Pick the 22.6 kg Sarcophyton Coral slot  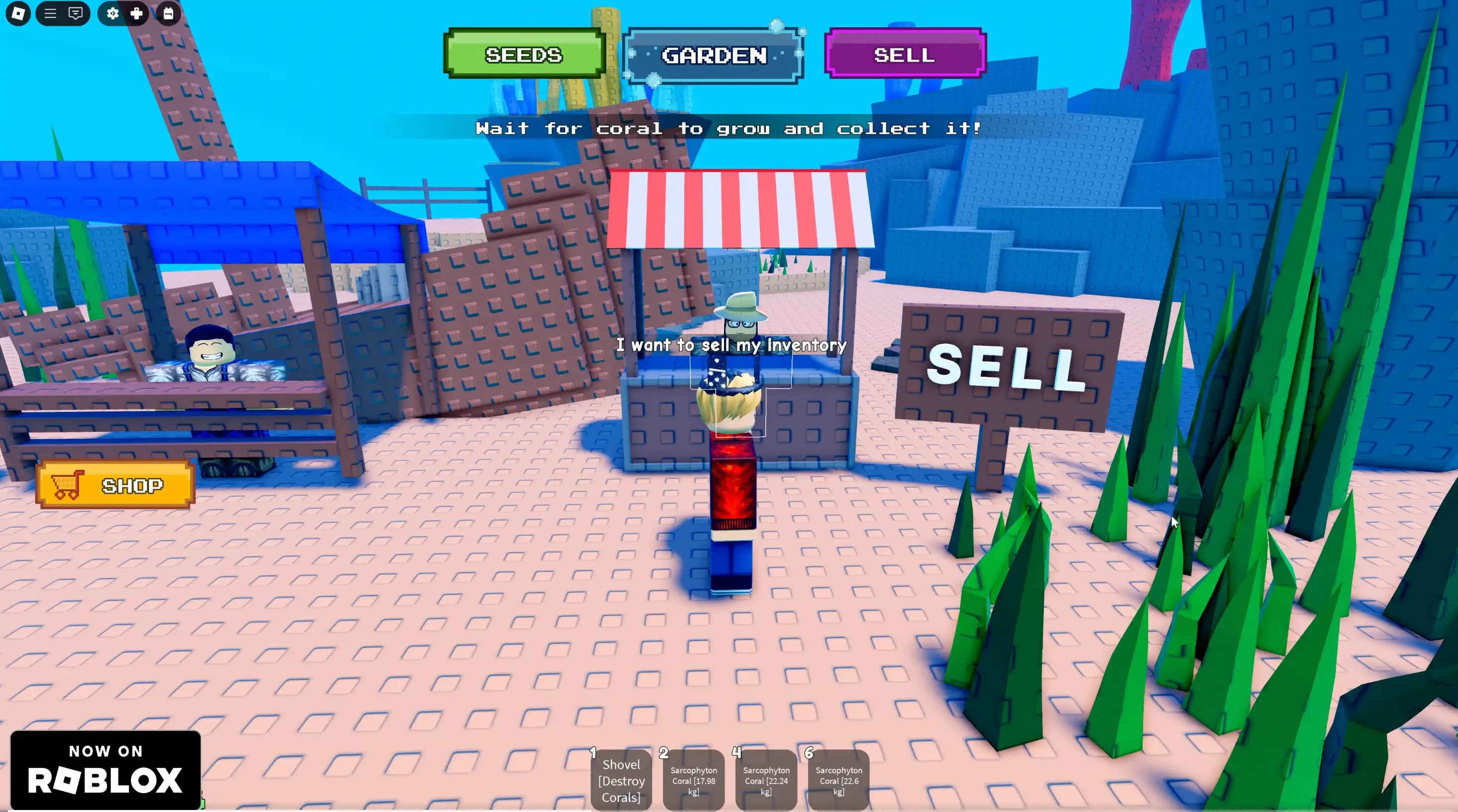point(838,780)
